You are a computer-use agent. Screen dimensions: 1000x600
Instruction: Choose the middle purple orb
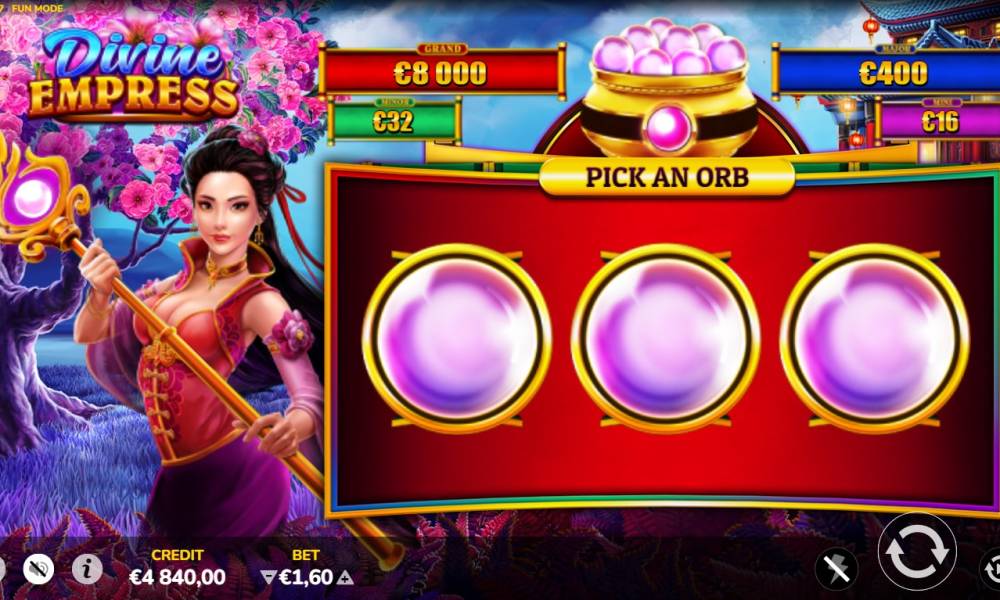tap(665, 338)
